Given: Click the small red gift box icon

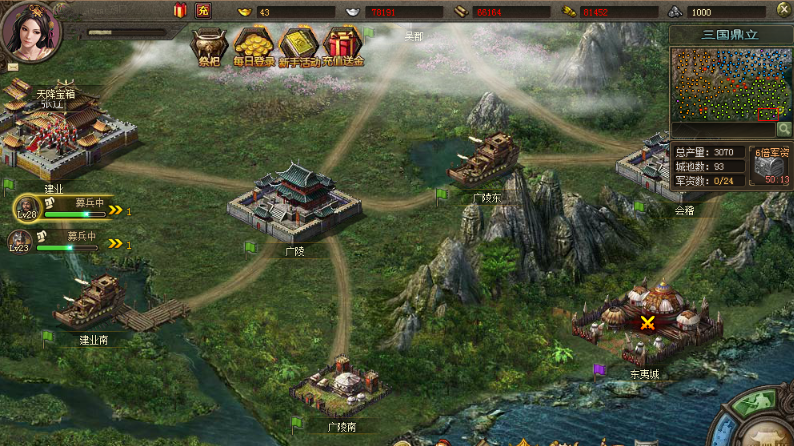Looking at the screenshot, I should [x=180, y=11].
